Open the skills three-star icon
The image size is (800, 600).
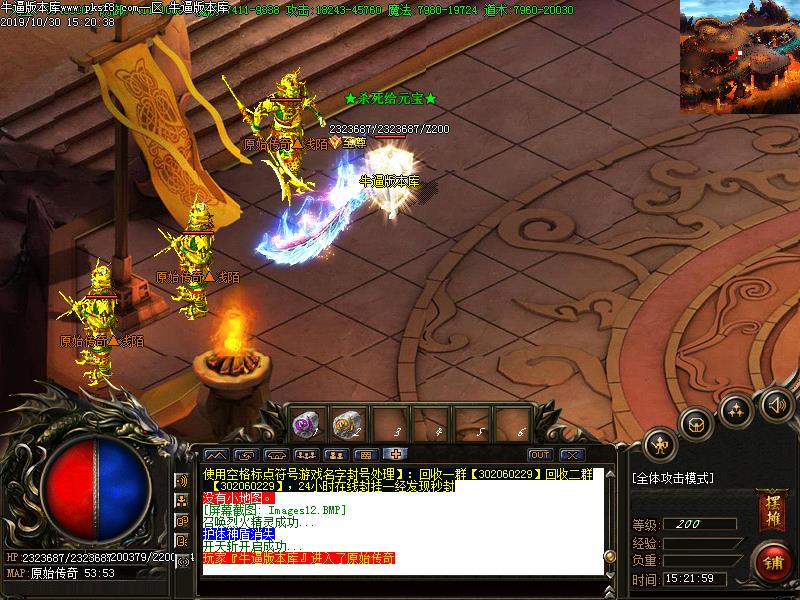[x=737, y=409]
